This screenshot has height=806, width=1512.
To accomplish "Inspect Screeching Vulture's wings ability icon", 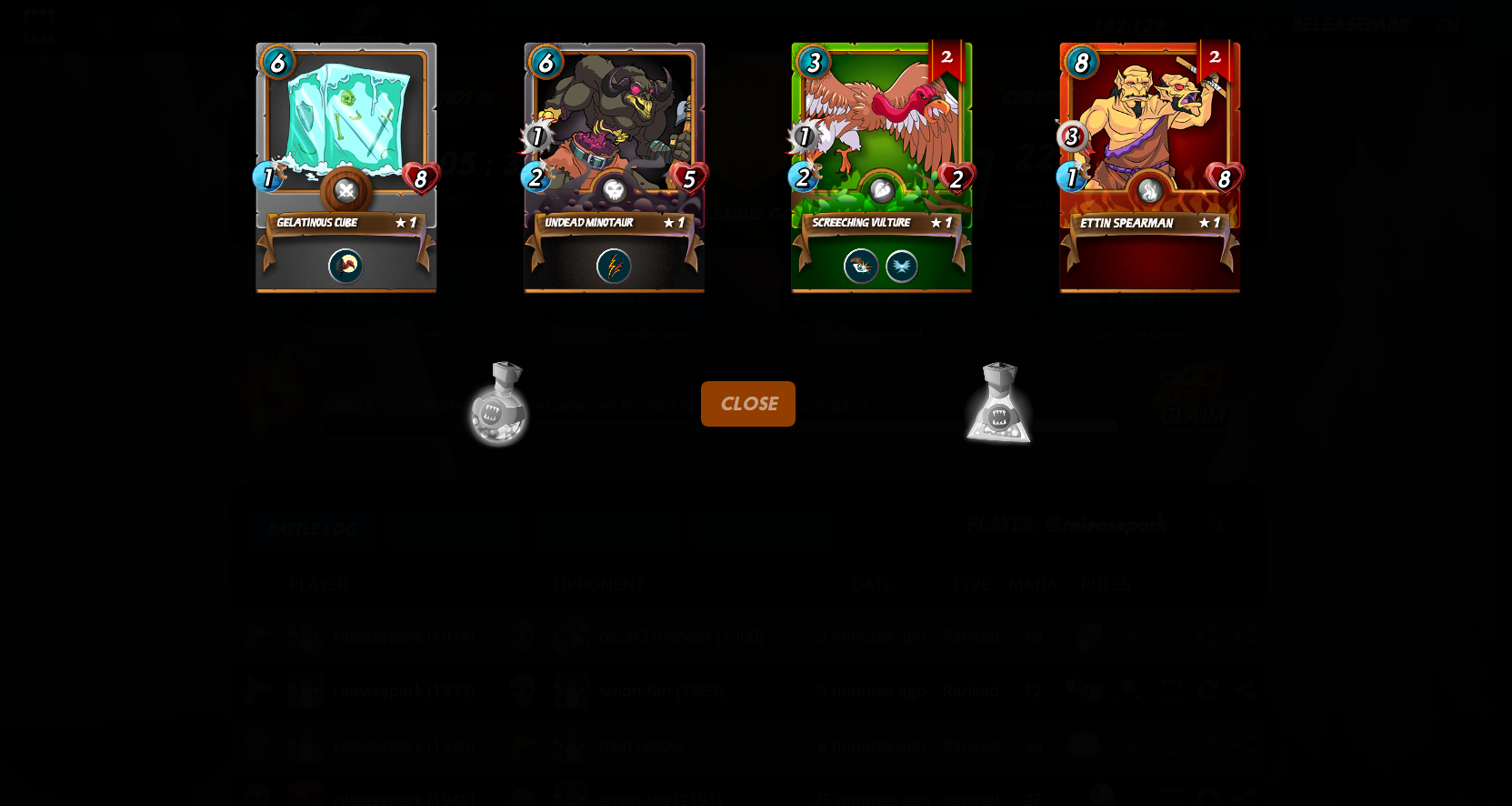I will coord(901,266).
